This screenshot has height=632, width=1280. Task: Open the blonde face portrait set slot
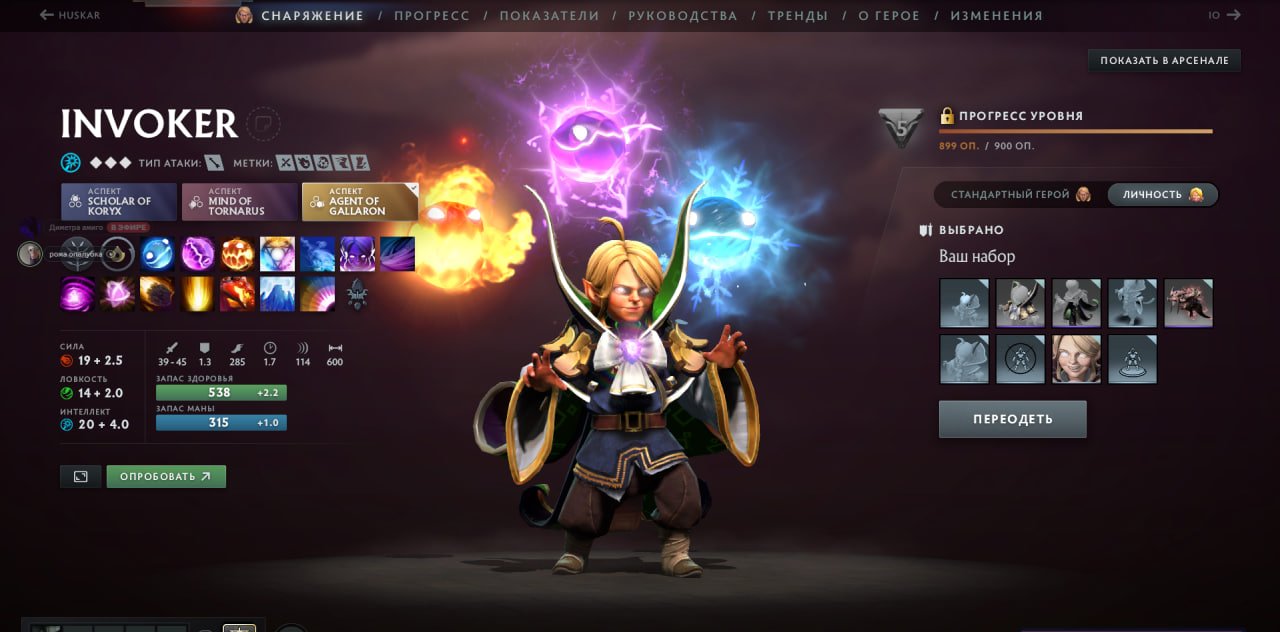pyautogui.click(x=1076, y=359)
